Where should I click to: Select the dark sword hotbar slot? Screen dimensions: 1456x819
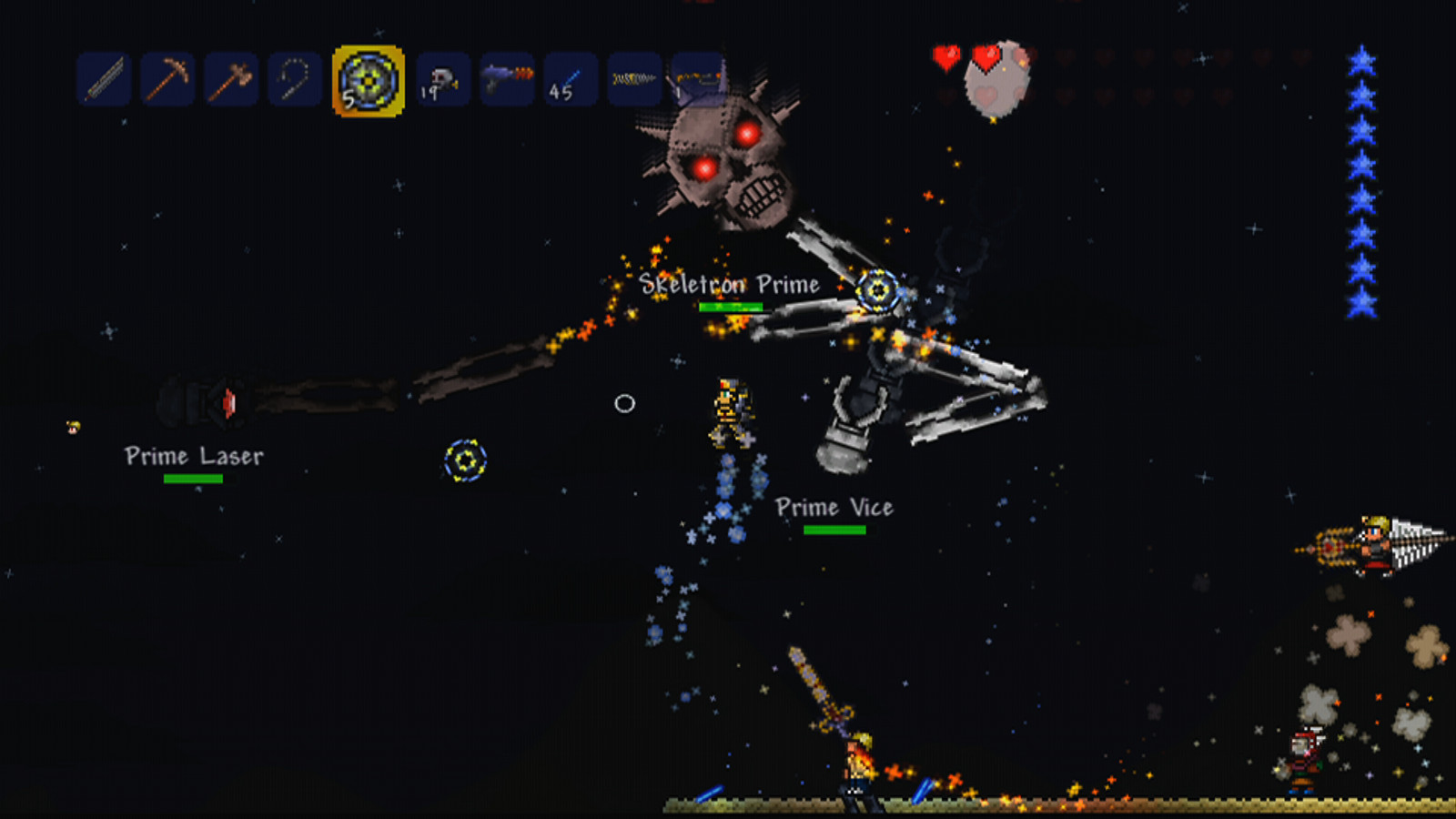104,80
